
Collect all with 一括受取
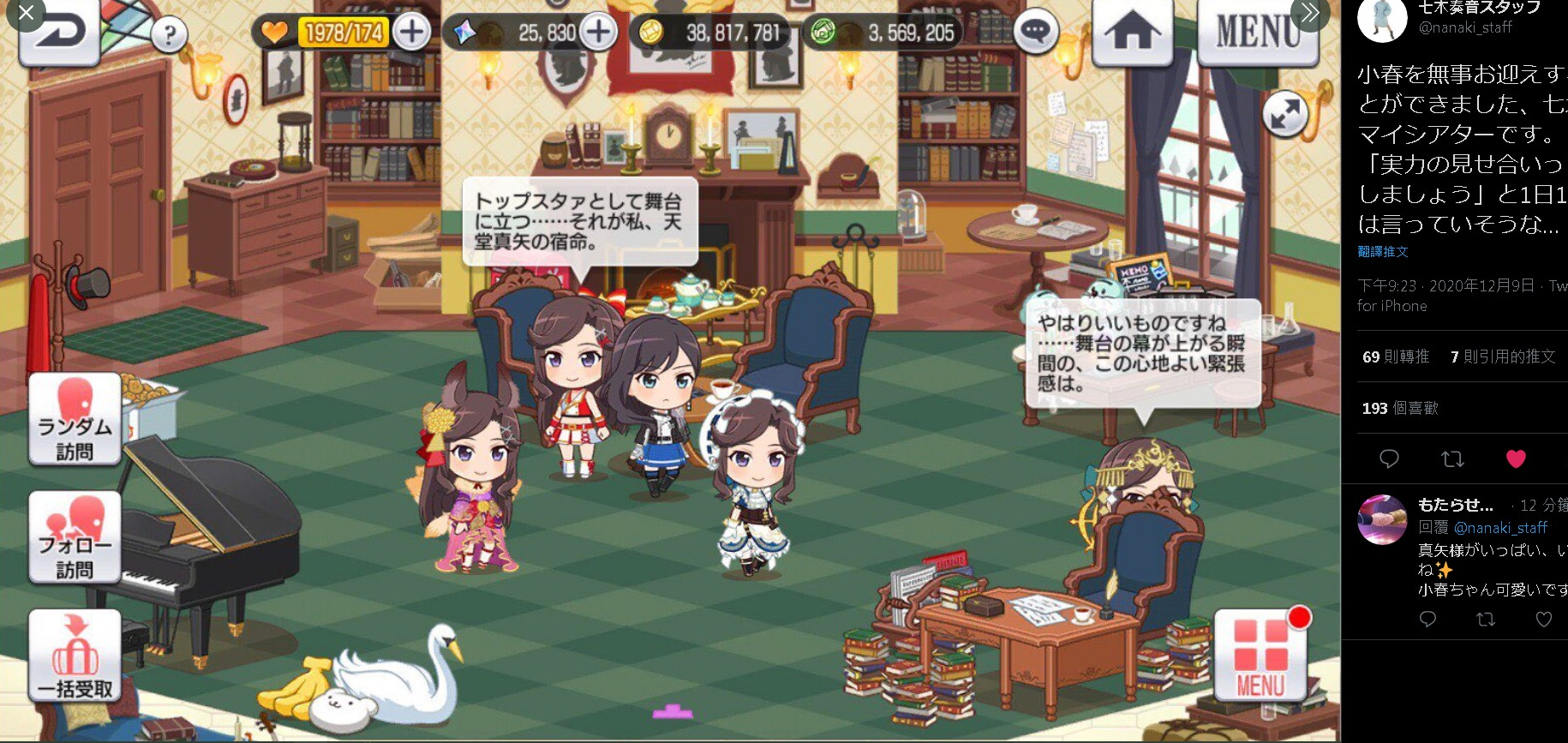click(75, 656)
